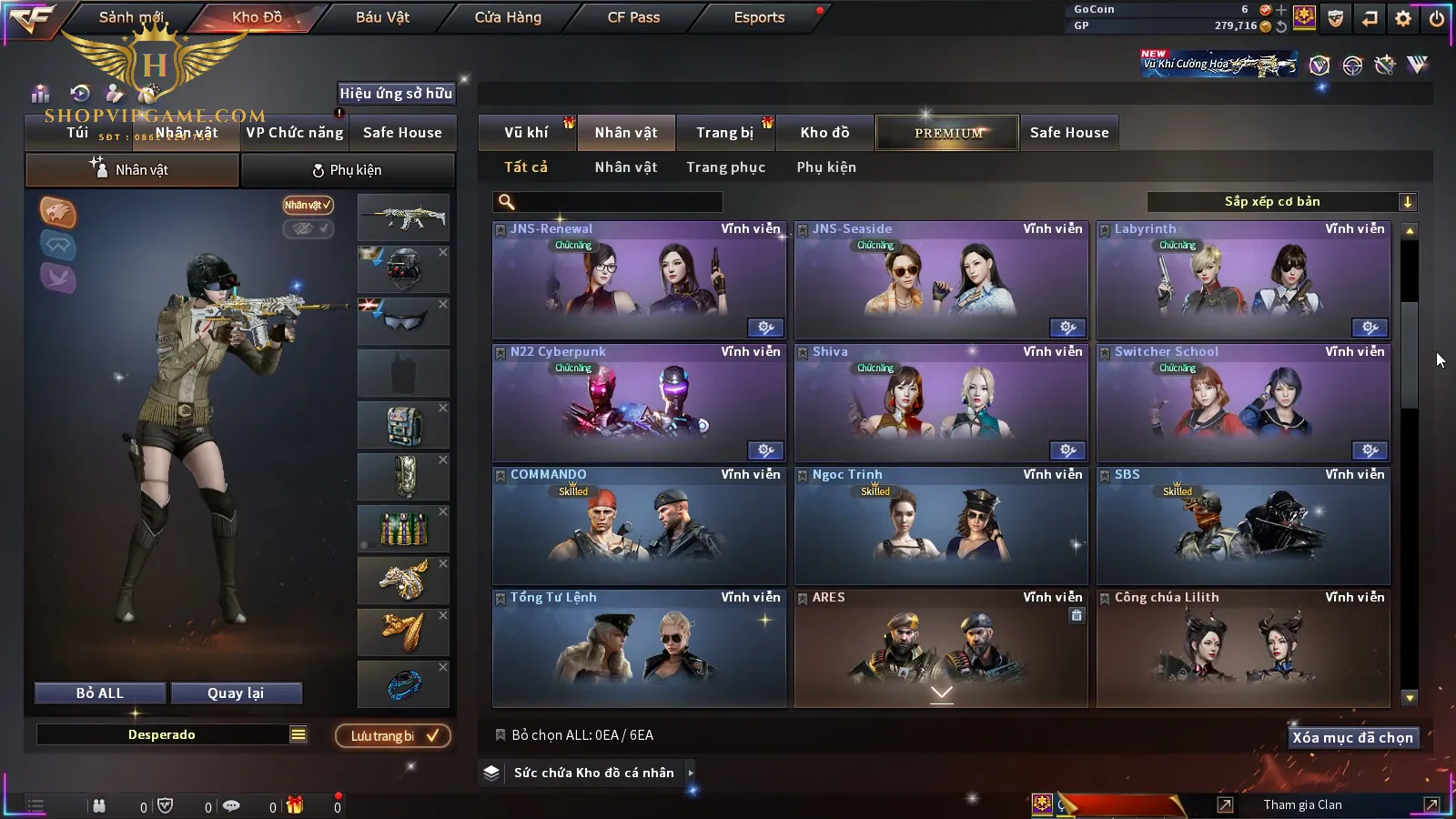
Task: Switch to the Vũ khí inventory tab
Action: tap(526, 133)
